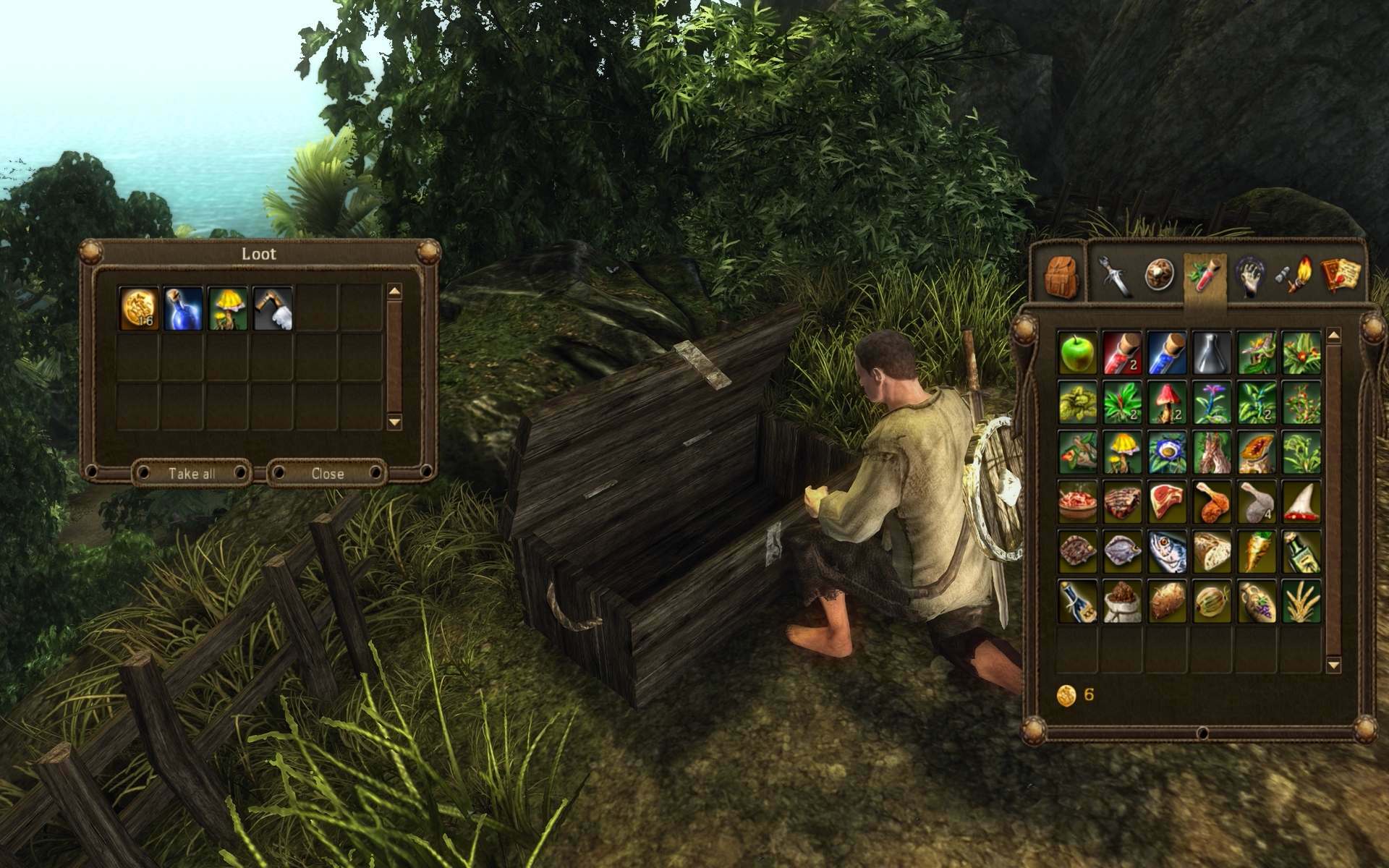Click the inventory scrollbar down arrow
The height and width of the screenshot is (868, 1389).
(x=1334, y=664)
